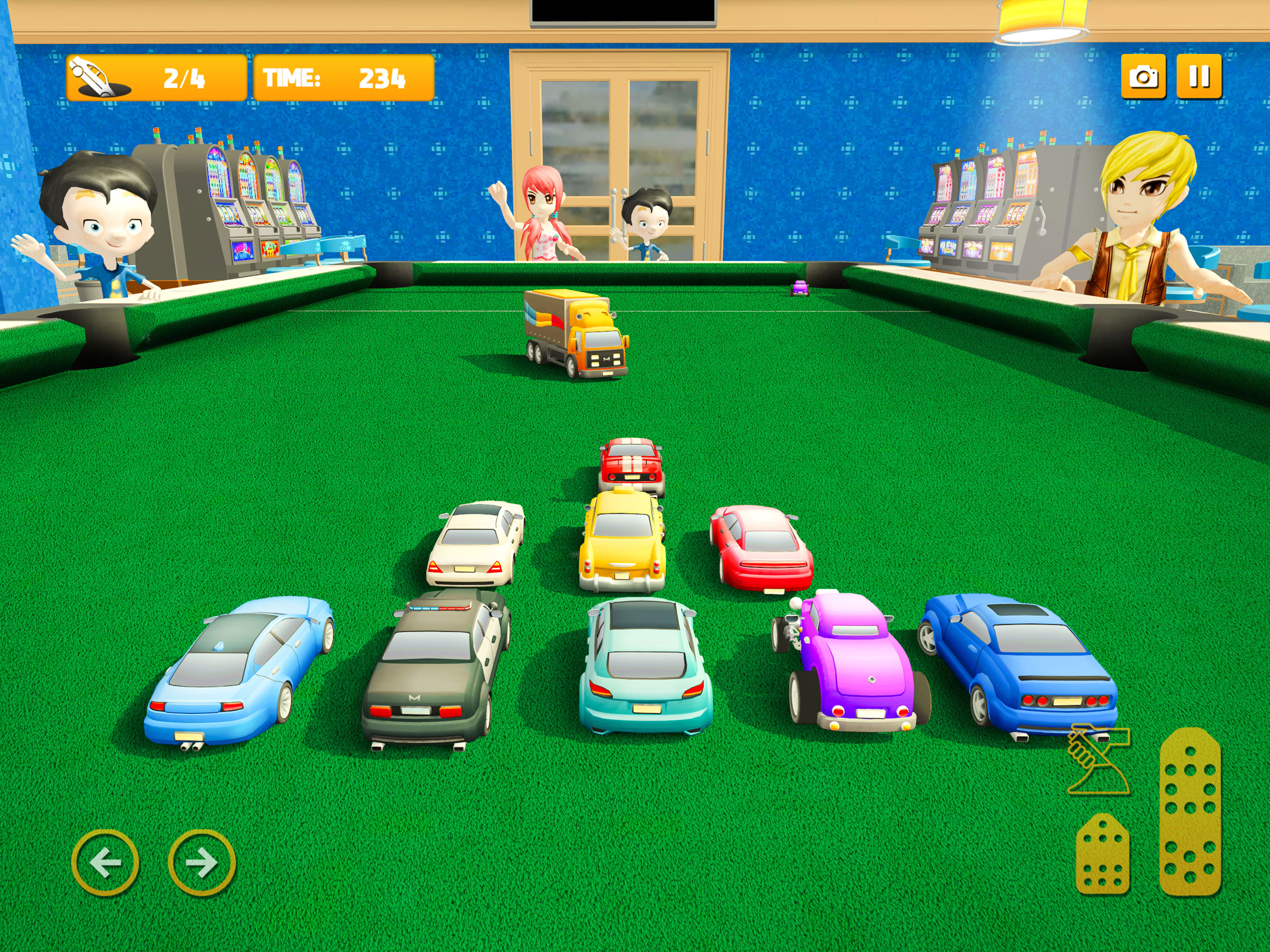Pull the handbrake lever icon
The height and width of the screenshot is (952, 1270).
1097,760
